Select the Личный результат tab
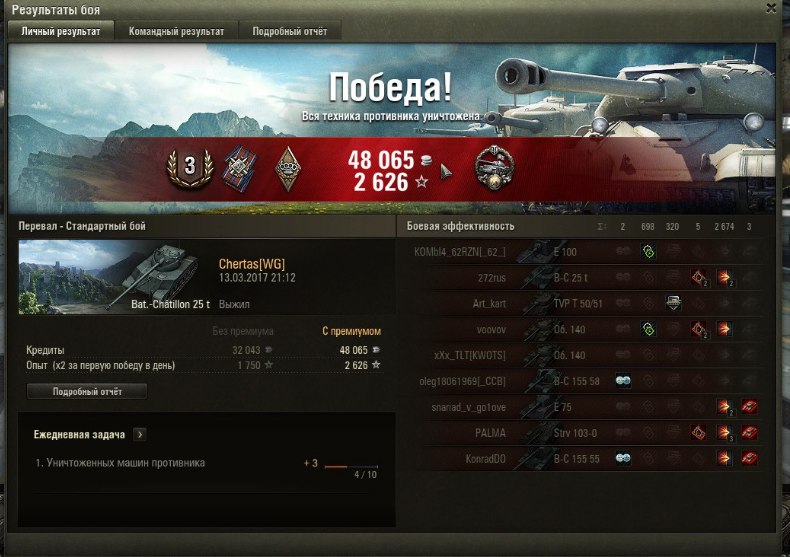The height and width of the screenshot is (557, 790). point(61,31)
